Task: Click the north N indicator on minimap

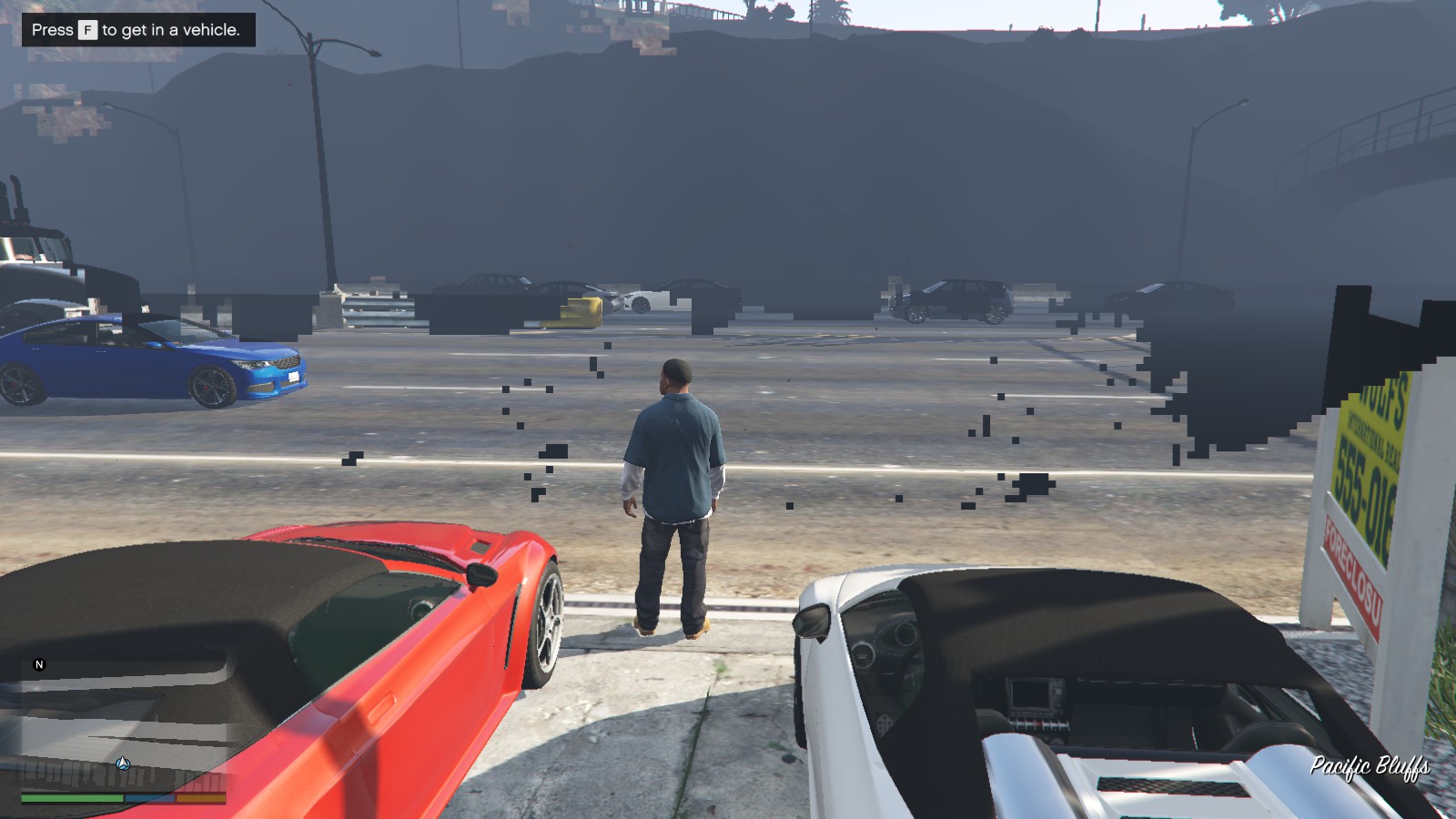Action: 39,665
